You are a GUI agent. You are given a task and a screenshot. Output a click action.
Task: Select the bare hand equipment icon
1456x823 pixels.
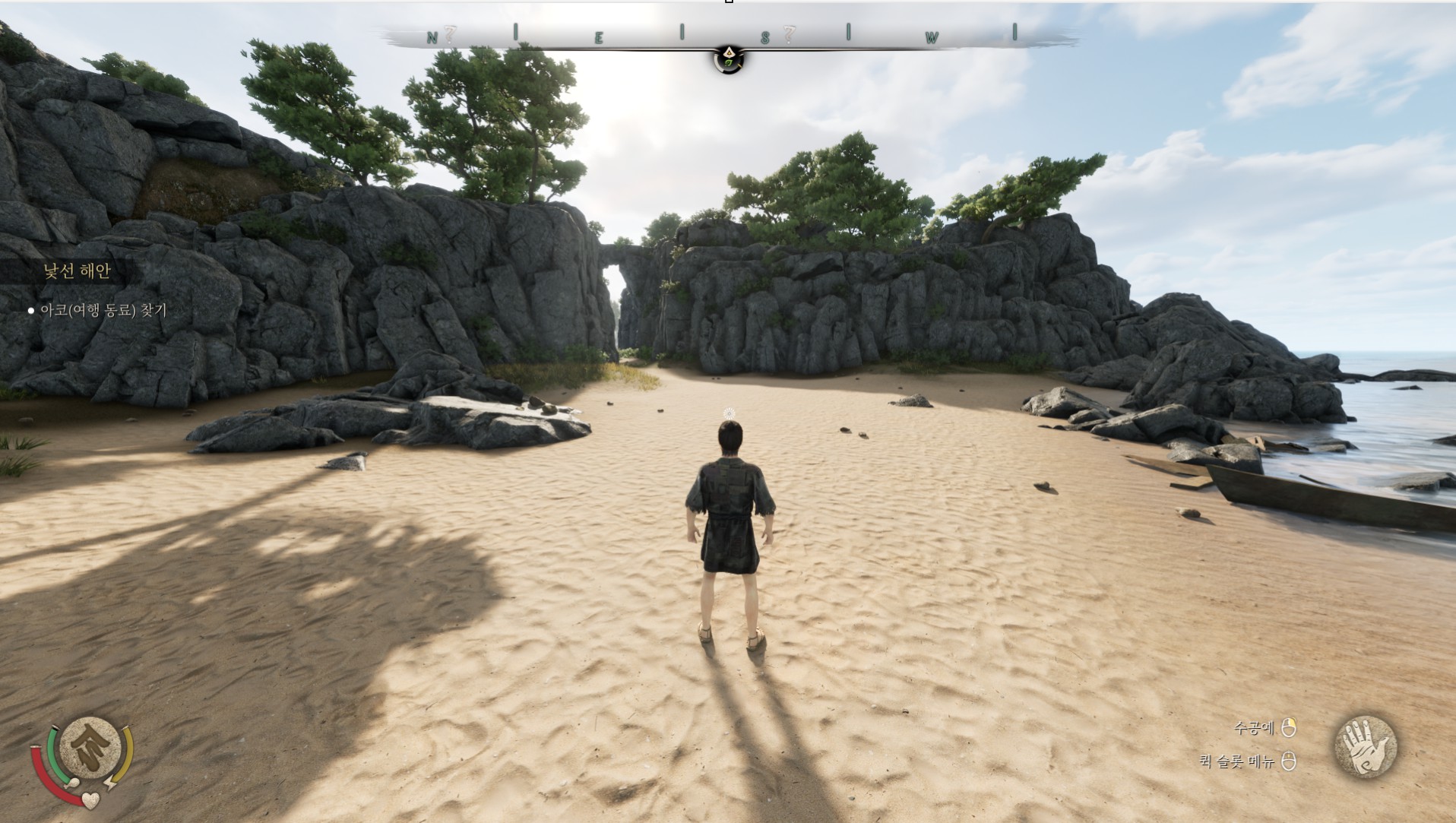click(x=1366, y=746)
